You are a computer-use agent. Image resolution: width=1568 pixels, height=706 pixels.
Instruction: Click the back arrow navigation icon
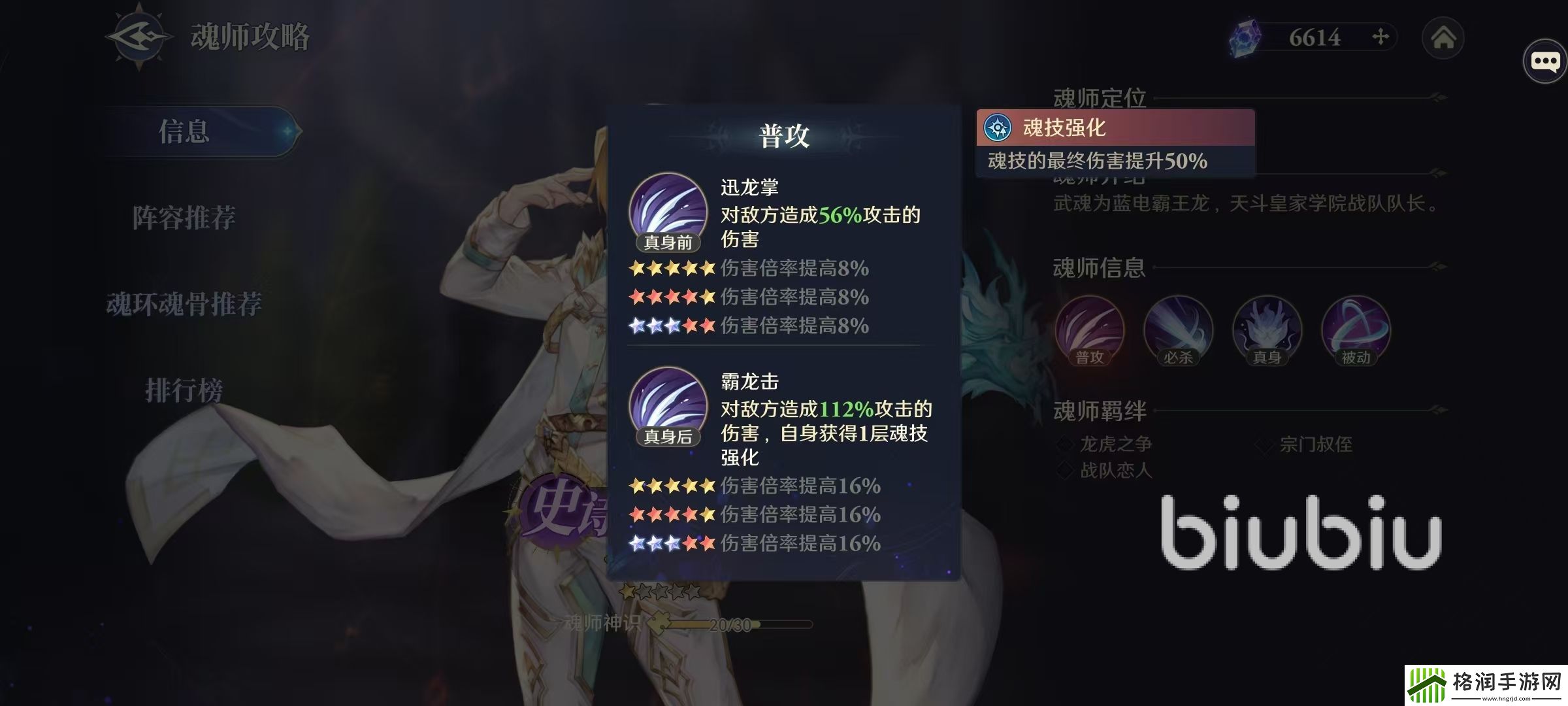137,36
